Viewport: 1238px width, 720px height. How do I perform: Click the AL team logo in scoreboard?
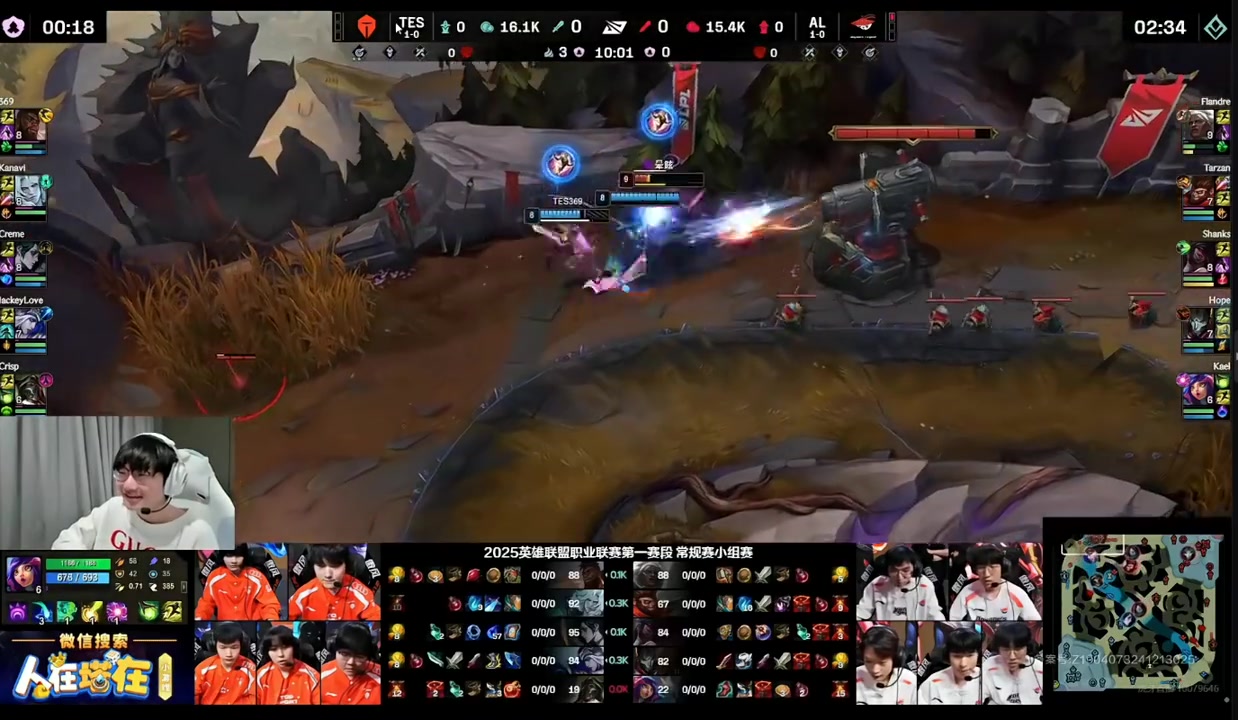pos(862,26)
